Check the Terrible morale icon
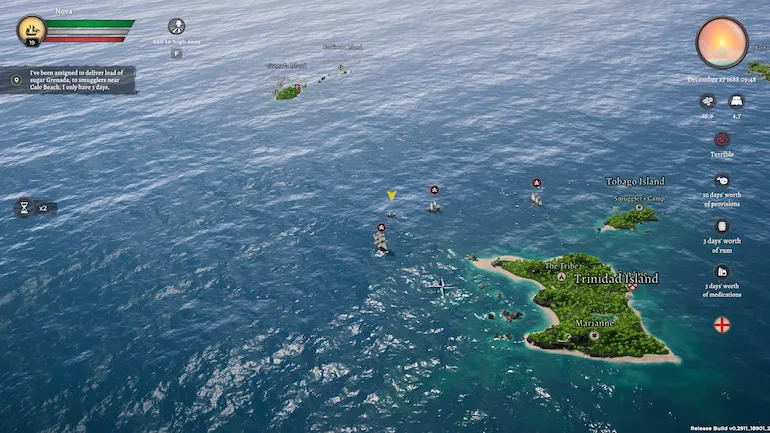770x433 pixels. 721,139
